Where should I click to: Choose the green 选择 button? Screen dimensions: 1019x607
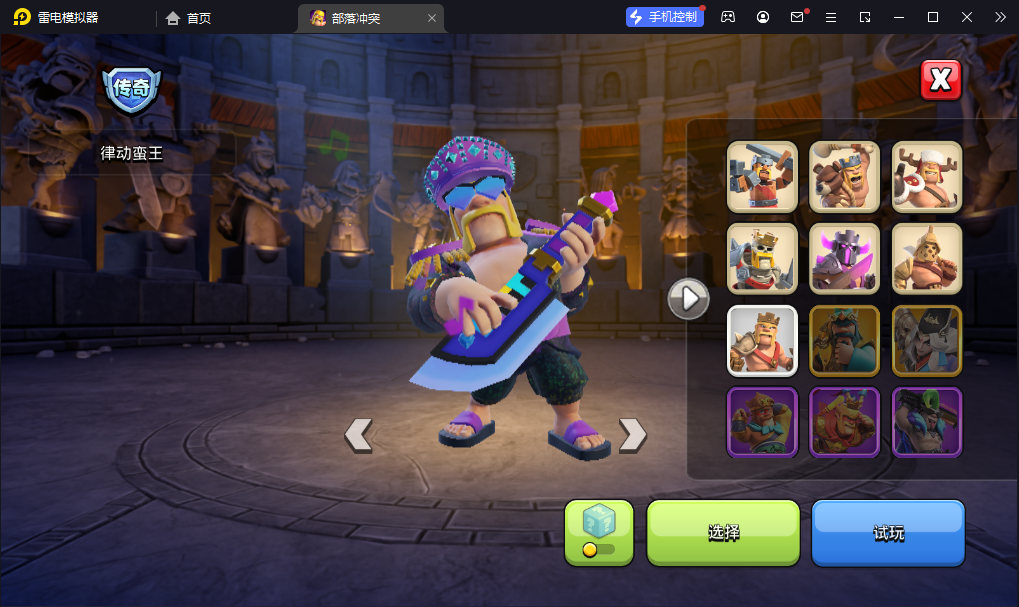click(723, 532)
